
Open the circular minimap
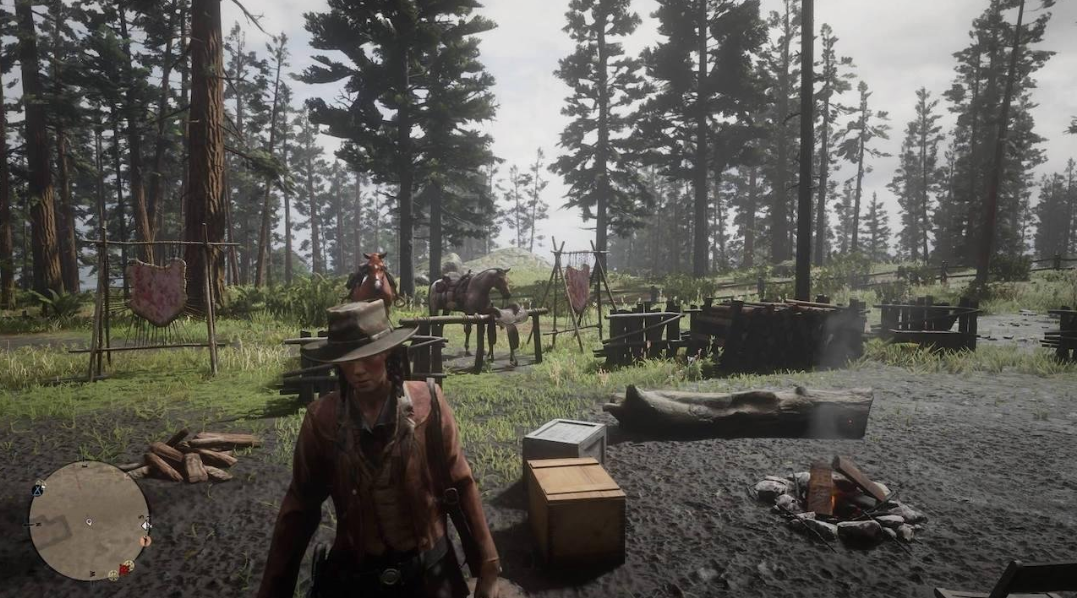88,520
